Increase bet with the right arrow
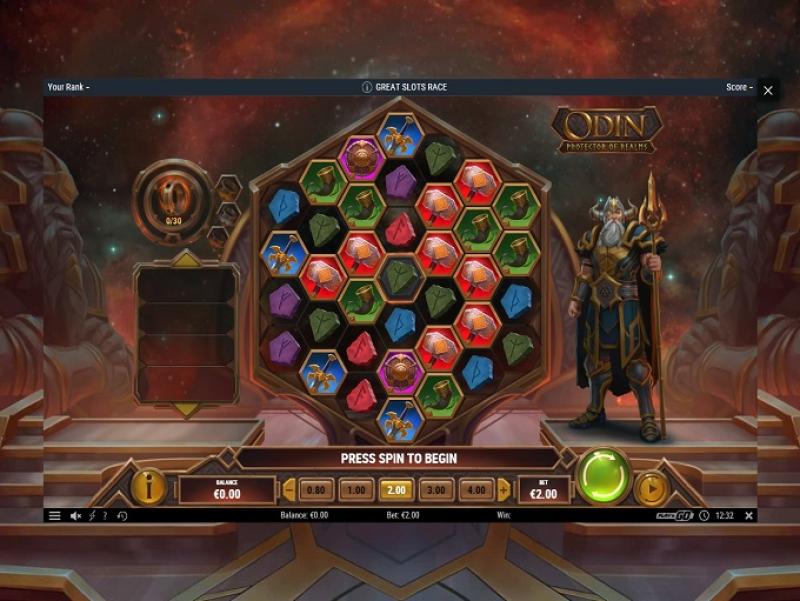Viewport: 800px width, 601px height. coord(503,490)
